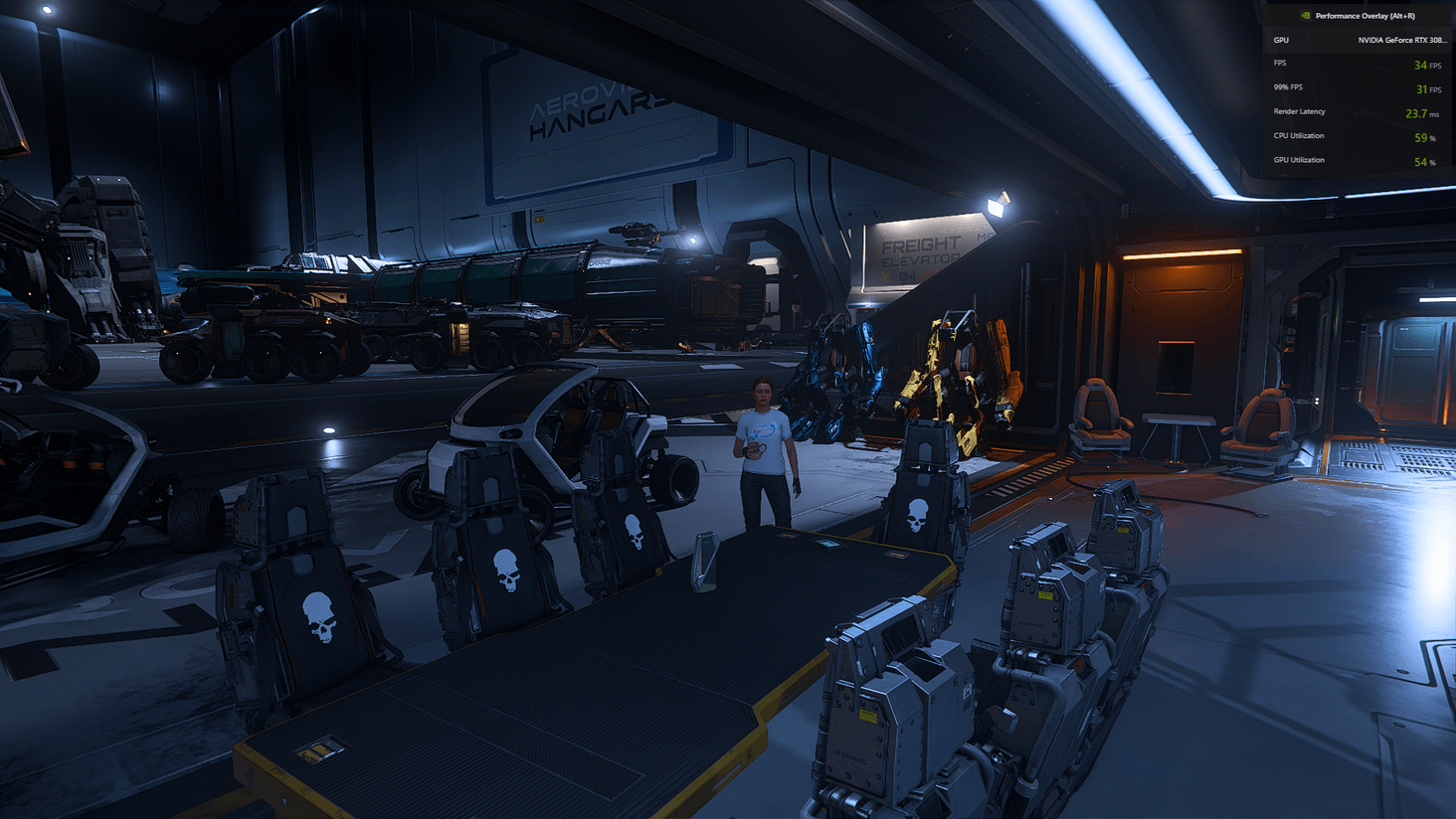Image resolution: width=1456 pixels, height=819 pixels.
Task: Click the GPU Utilization percentage value
Action: click(x=1420, y=160)
